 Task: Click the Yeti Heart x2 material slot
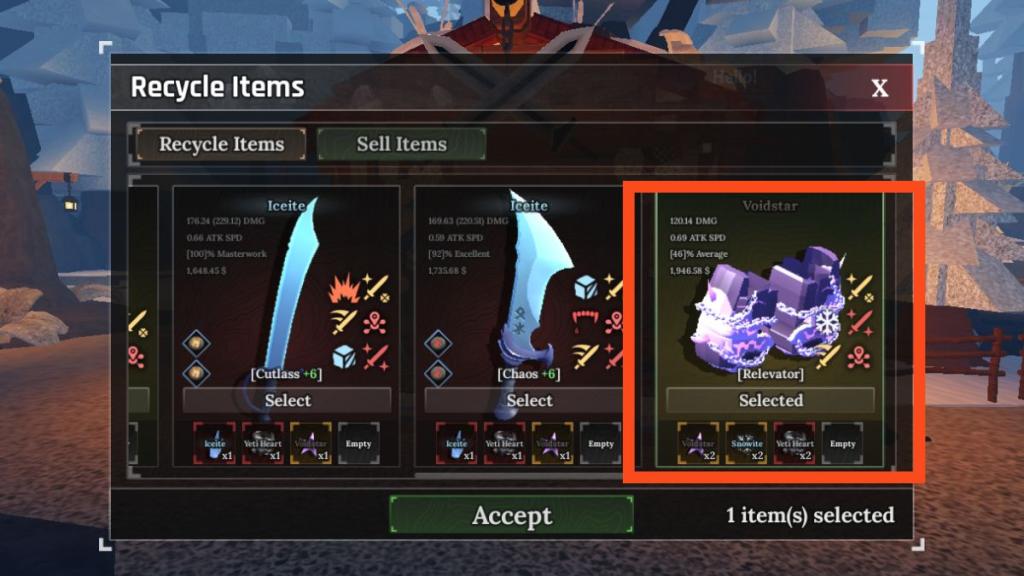794,443
